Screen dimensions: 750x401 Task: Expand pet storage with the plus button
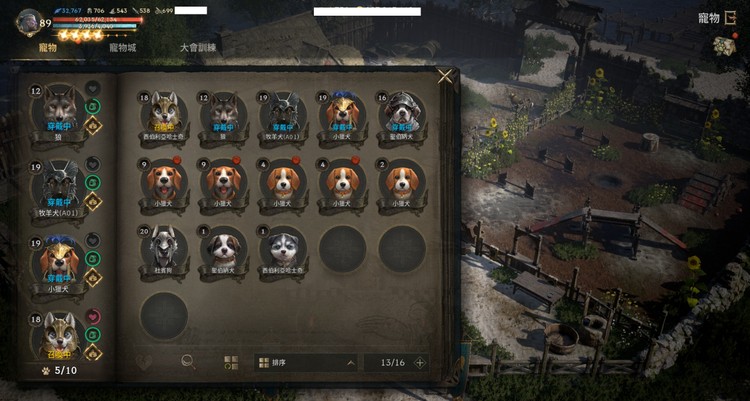click(420, 362)
